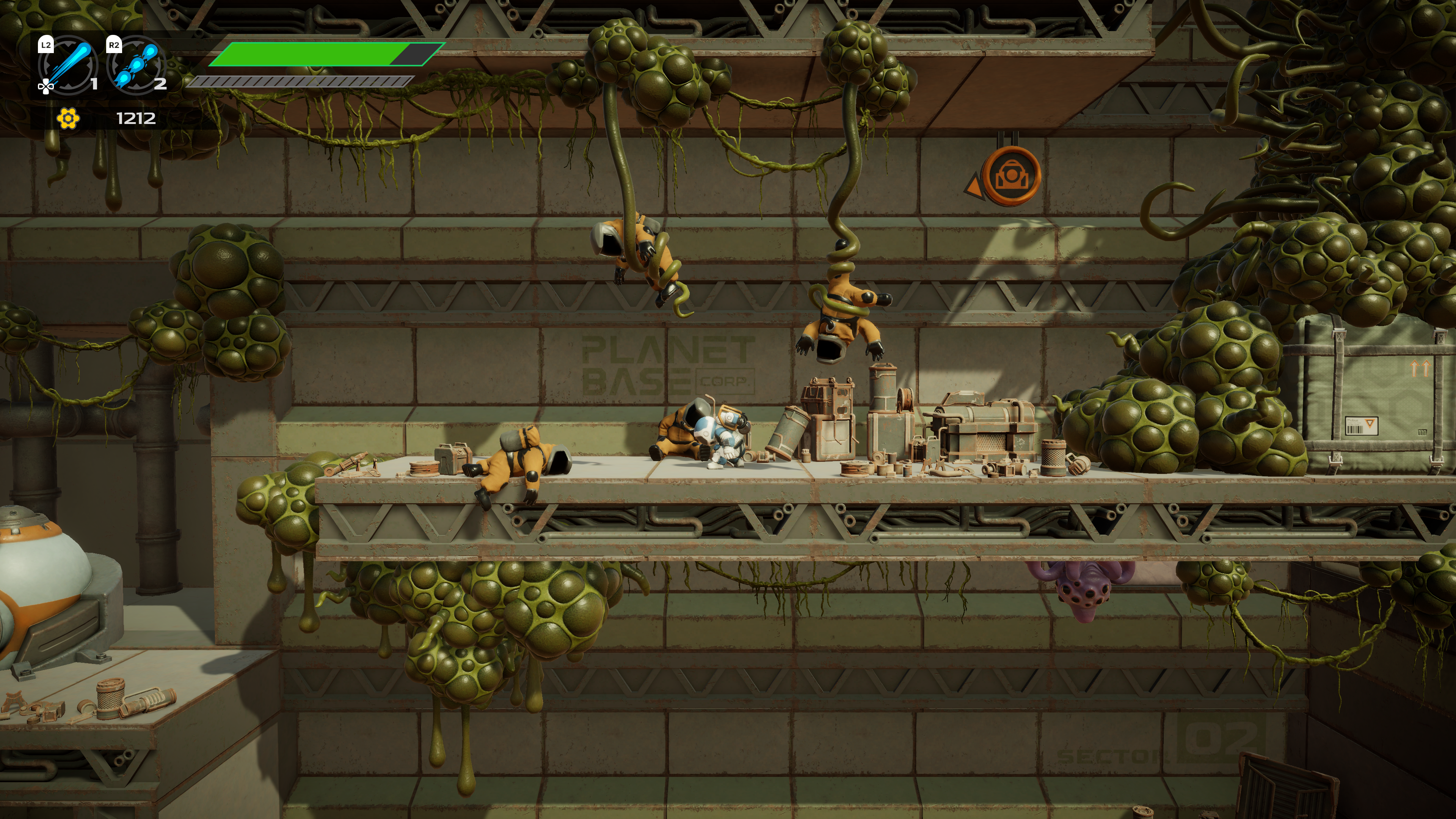The image size is (1456, 819).
Task: Click the yellow gear currency icon
Action: (x=68, y=119)
